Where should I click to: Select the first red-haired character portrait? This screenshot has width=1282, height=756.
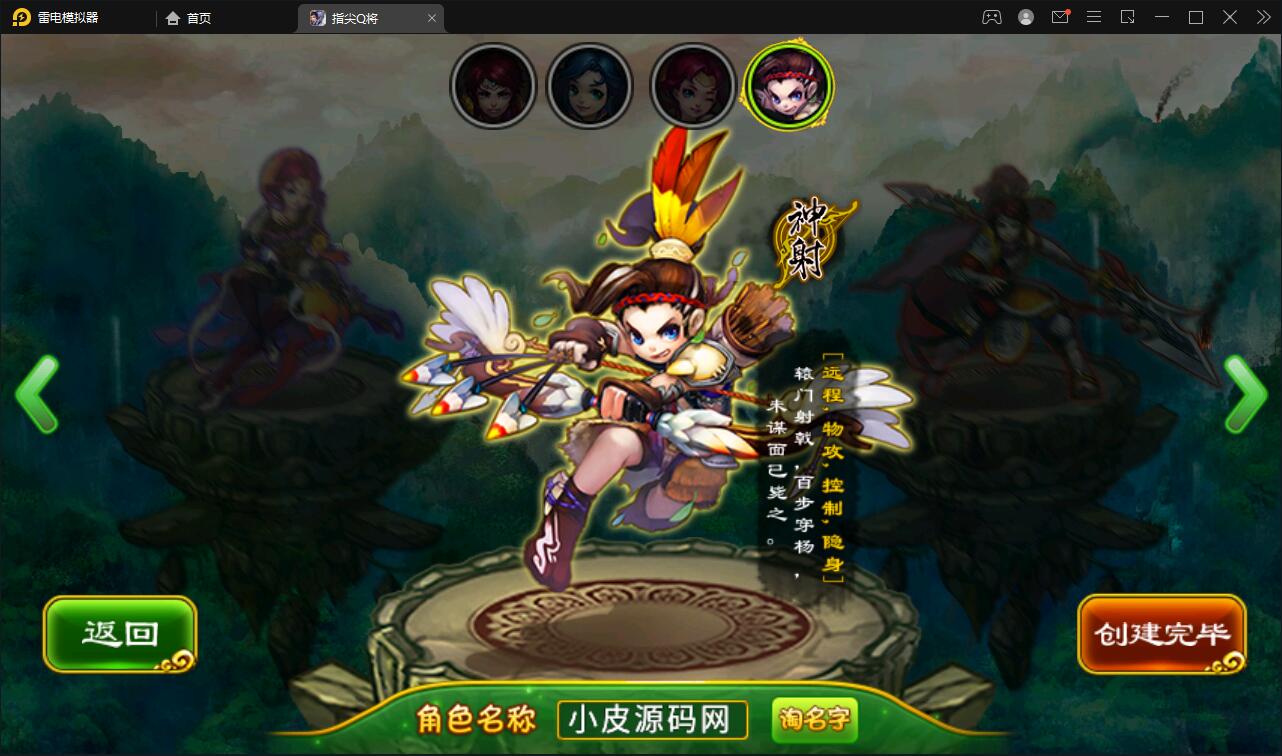click(x=493, y=86)
